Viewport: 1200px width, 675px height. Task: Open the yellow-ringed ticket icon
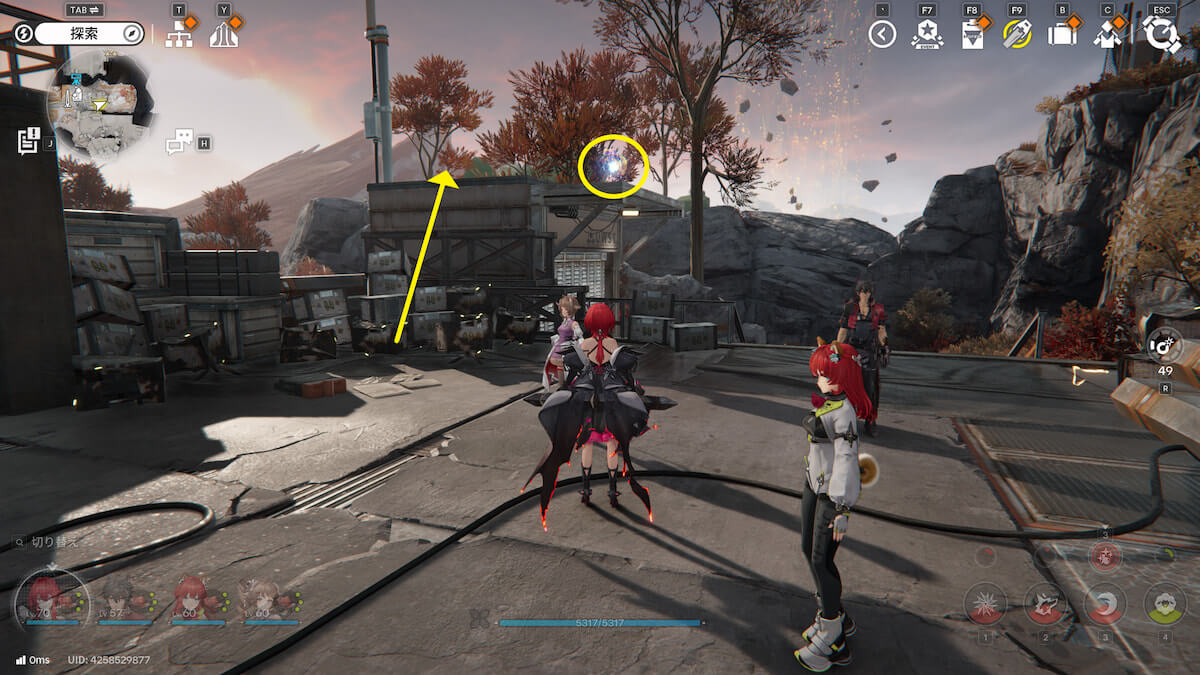click(x=1017, y=35)
